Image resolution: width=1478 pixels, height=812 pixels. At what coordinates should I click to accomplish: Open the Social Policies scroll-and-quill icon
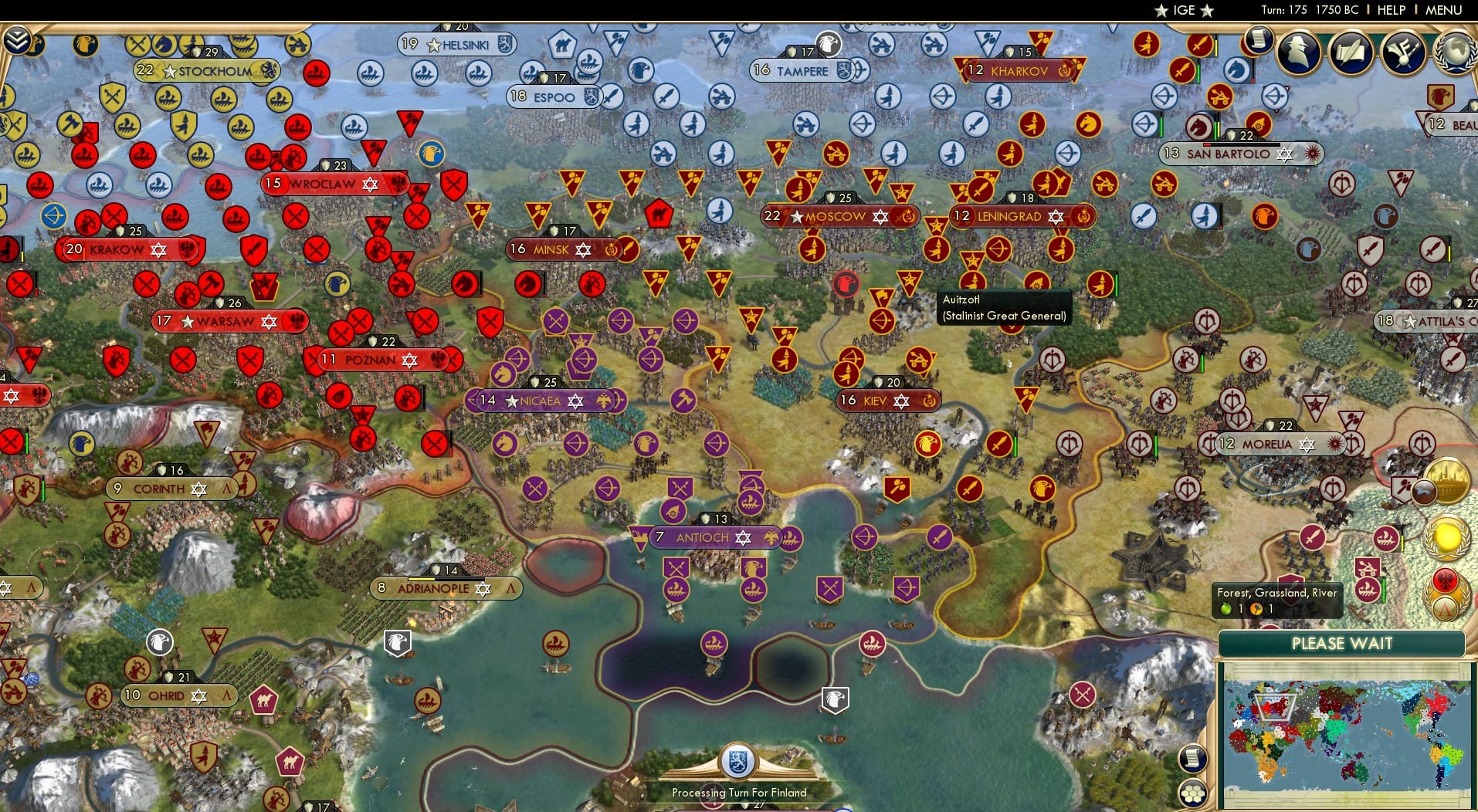coord(1350,52)
